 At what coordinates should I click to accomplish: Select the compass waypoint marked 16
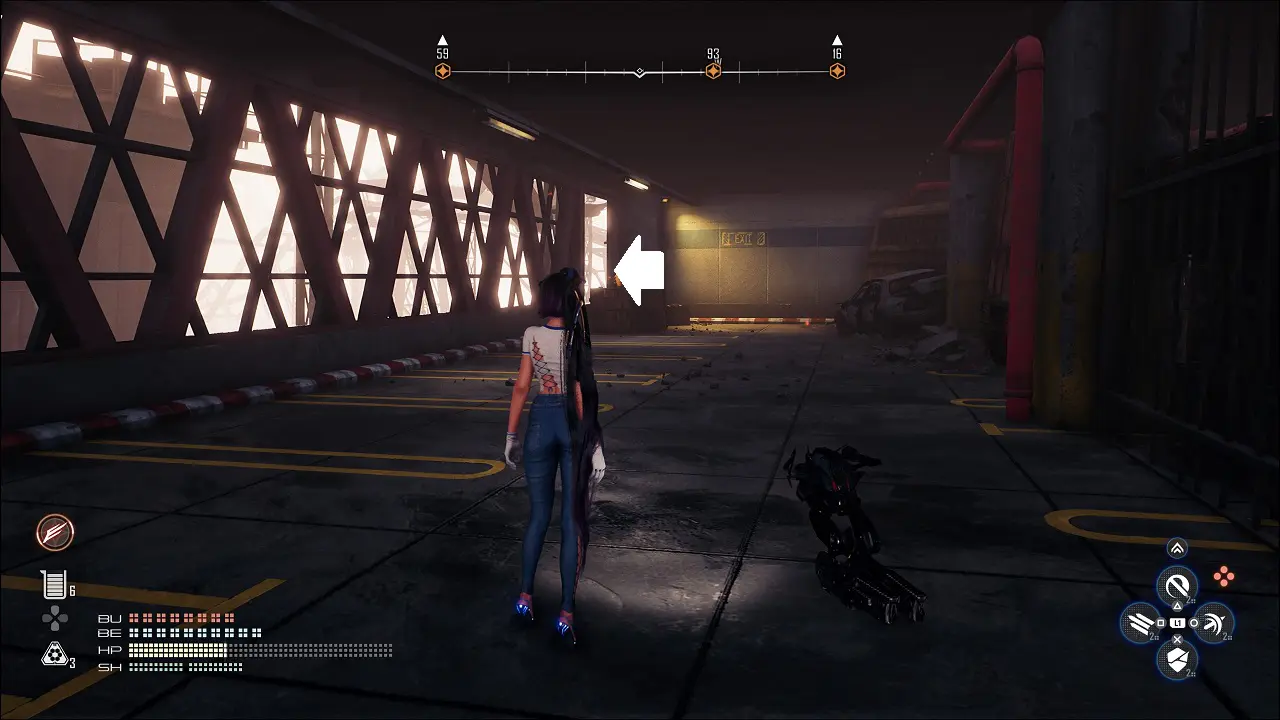point(837,71)
